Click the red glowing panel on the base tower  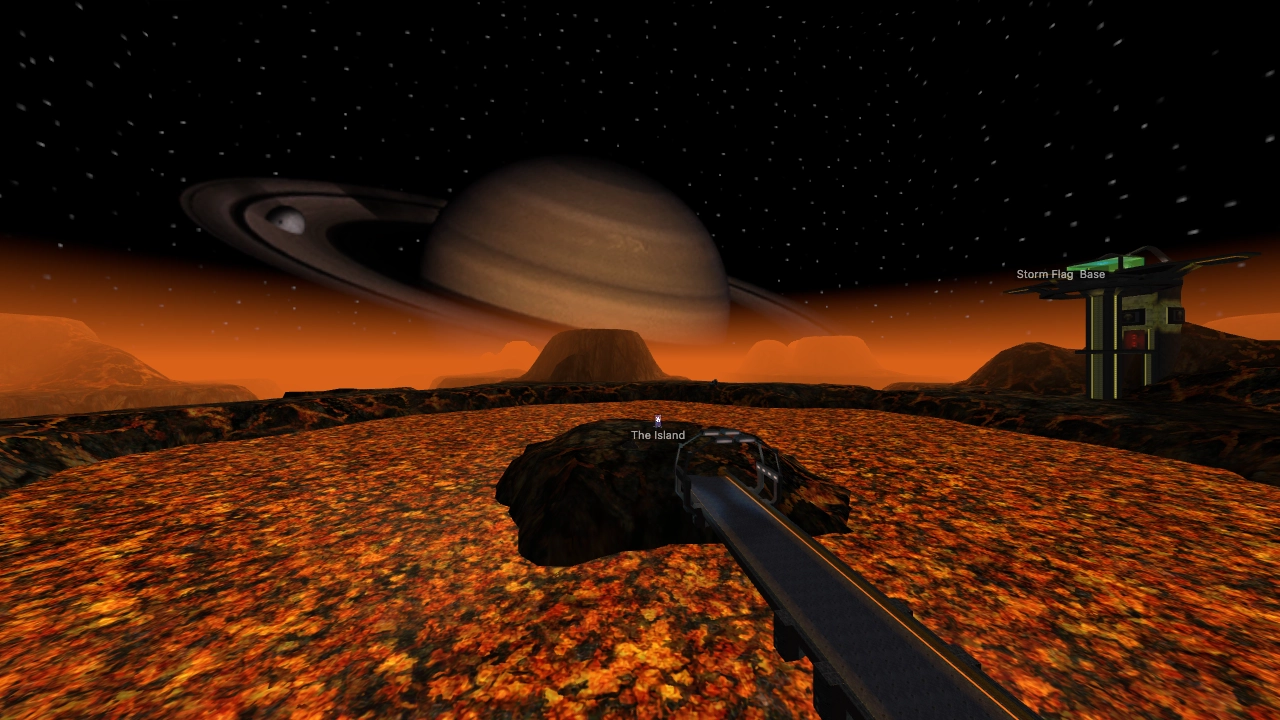coord(1133,340)
